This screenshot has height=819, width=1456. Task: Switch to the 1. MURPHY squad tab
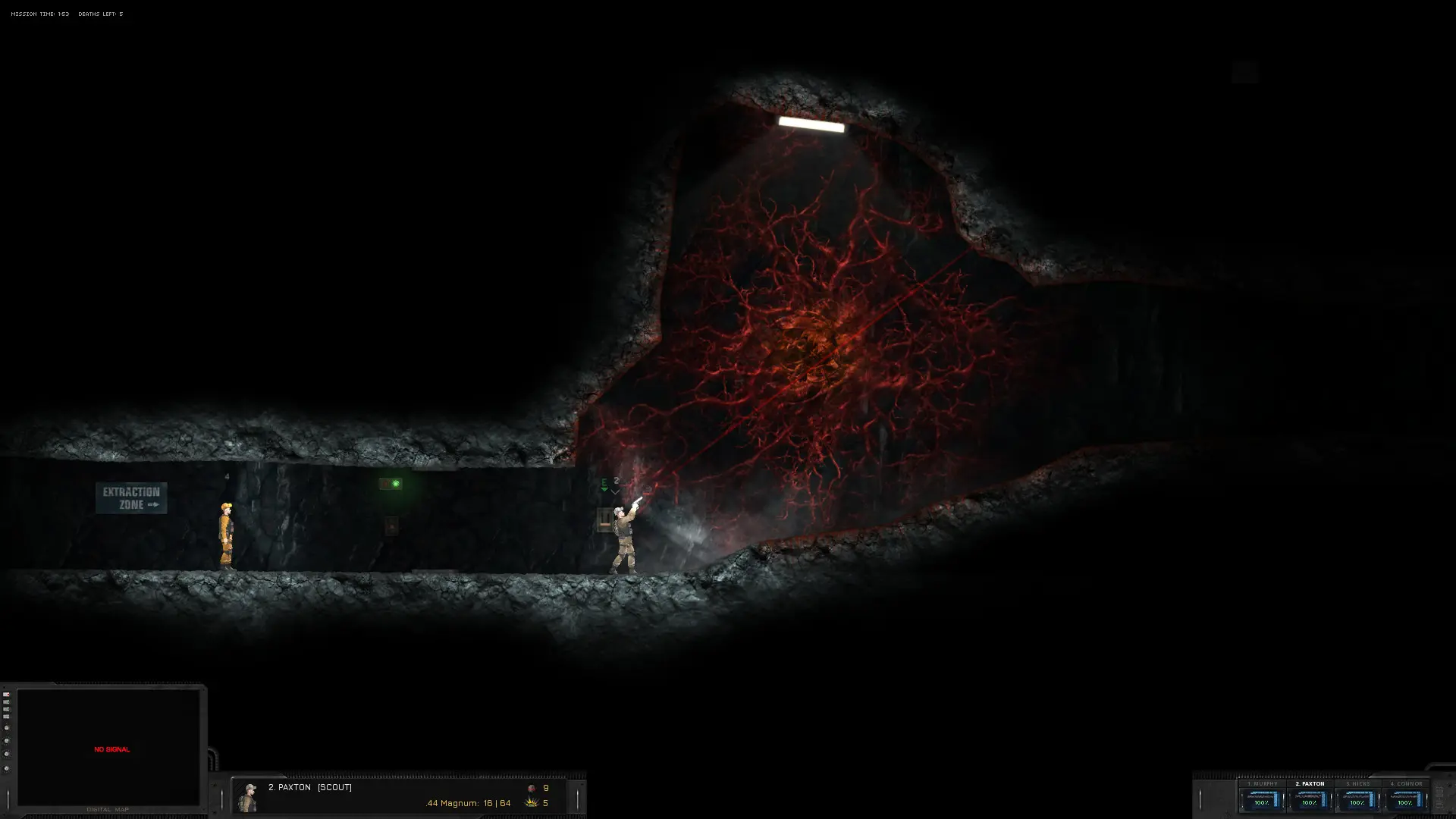coord(1263,783)
